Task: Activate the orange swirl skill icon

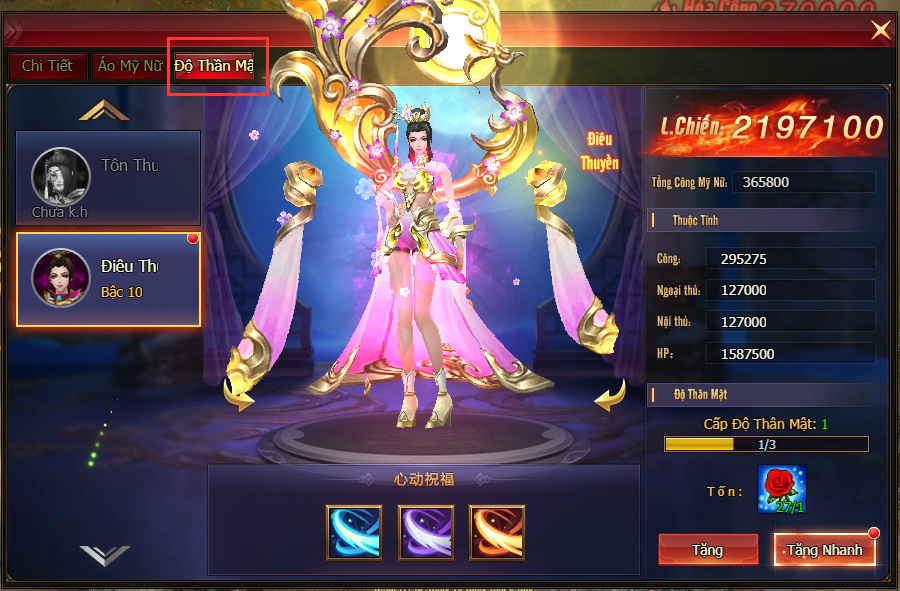Action: 497,532
